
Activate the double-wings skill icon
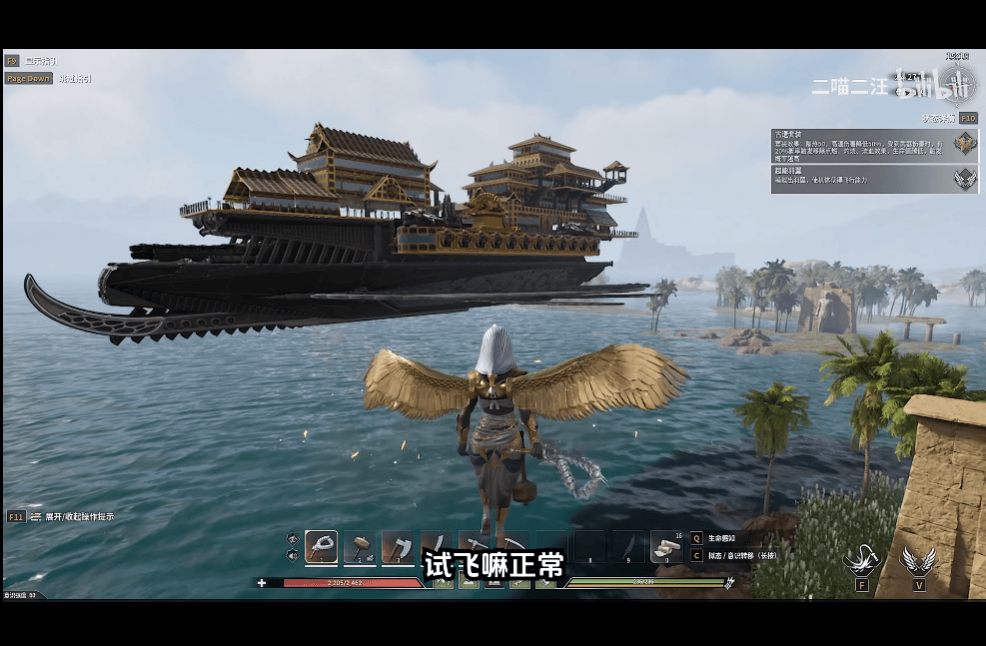918,560
